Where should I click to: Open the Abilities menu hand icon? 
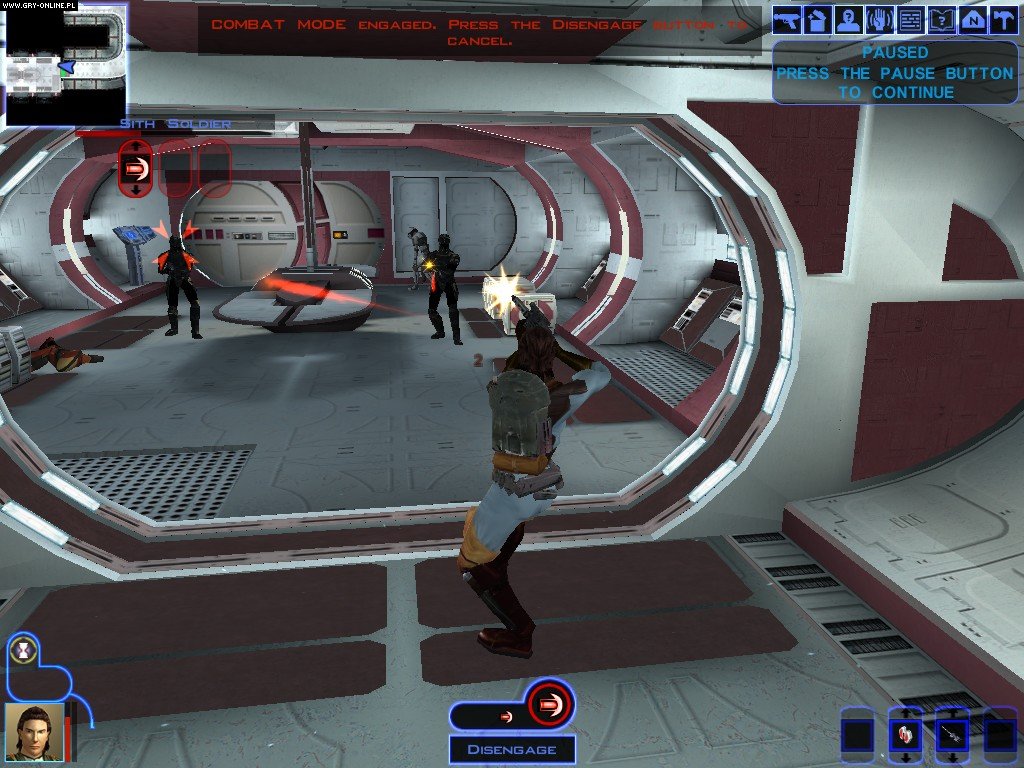(880, 18)
